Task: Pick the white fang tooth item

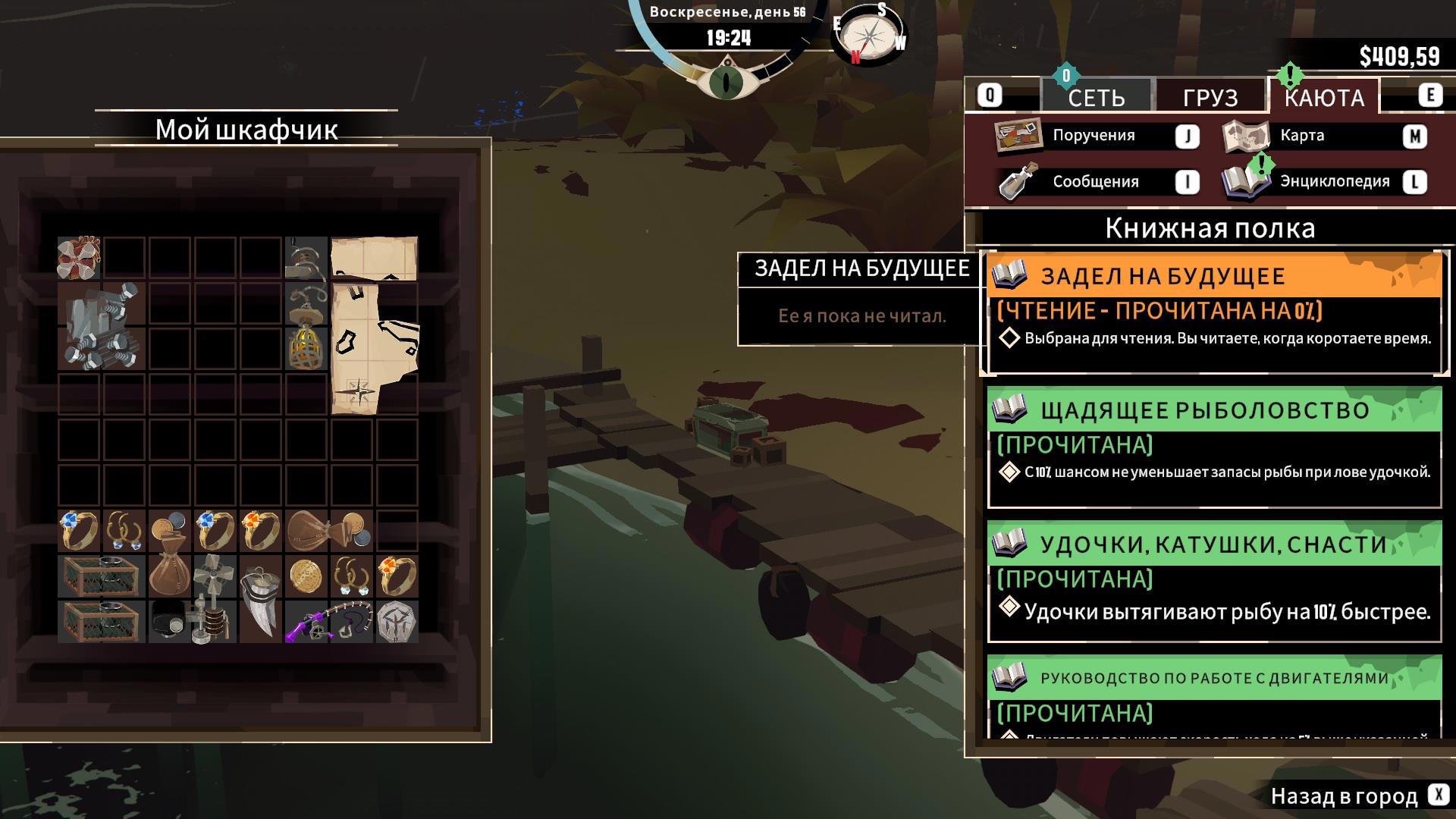Action: click(260, 600)
